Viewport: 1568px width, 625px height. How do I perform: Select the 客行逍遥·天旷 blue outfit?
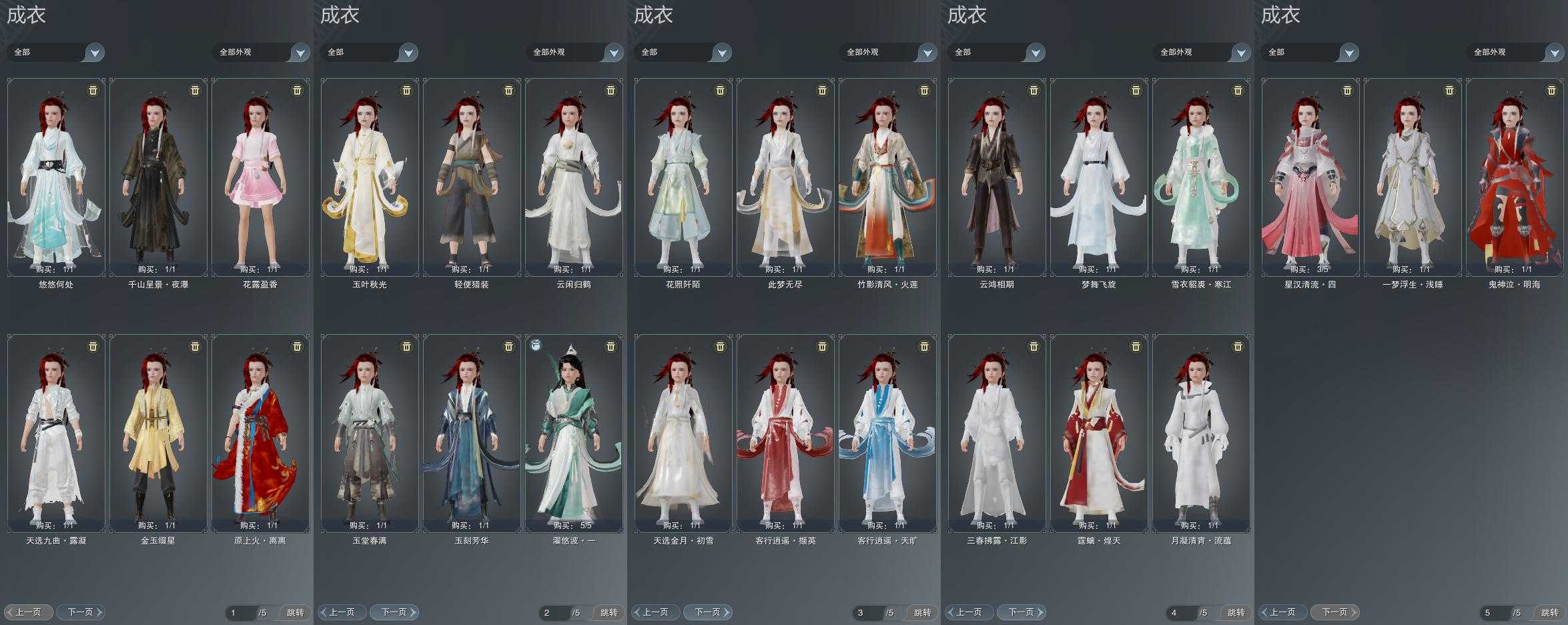click(887, 434)
